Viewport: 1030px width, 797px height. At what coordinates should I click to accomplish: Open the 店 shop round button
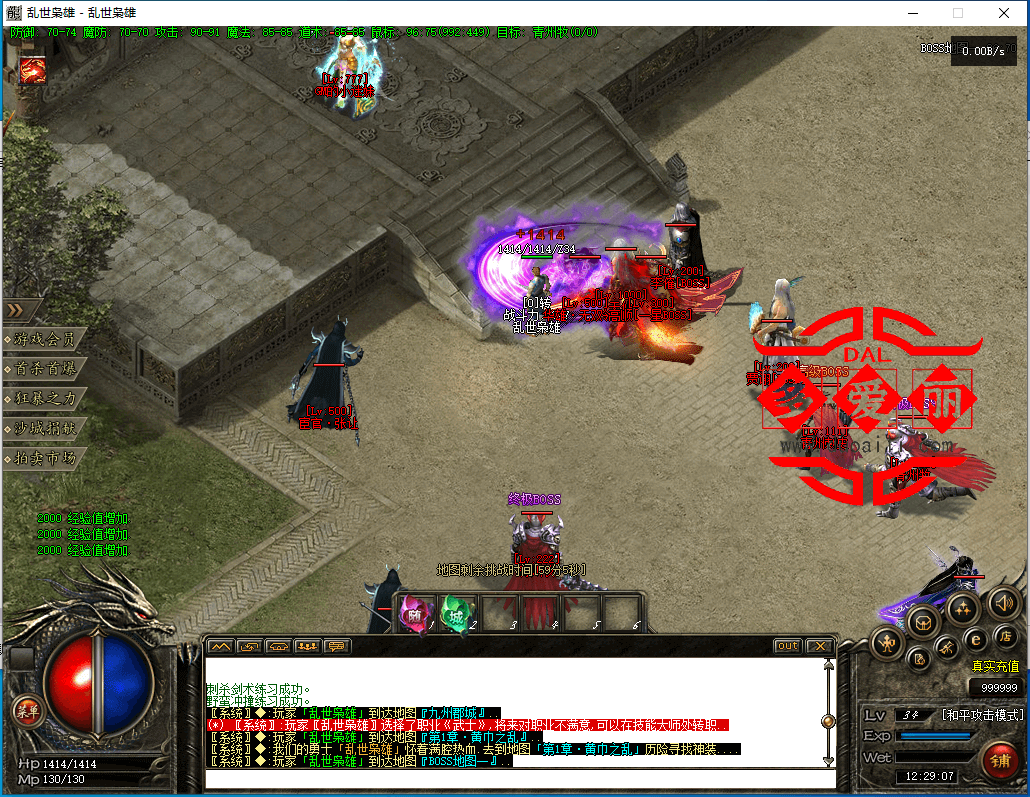1006,637
